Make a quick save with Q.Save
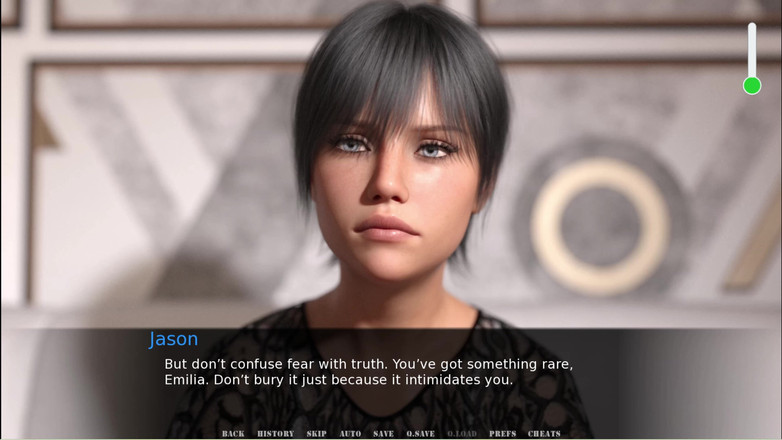The width and height of the screenshot is (782, 440). pyautogui.click(x=420, y=434)
